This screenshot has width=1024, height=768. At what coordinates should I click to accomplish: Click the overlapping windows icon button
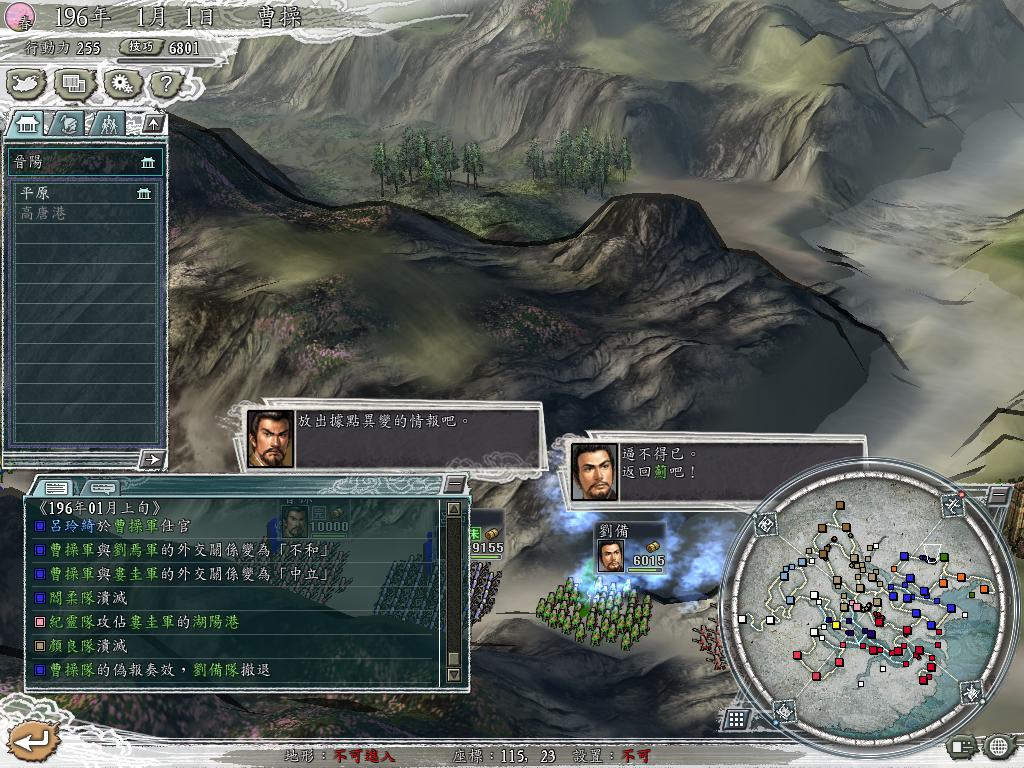click(x=75, y=83)
